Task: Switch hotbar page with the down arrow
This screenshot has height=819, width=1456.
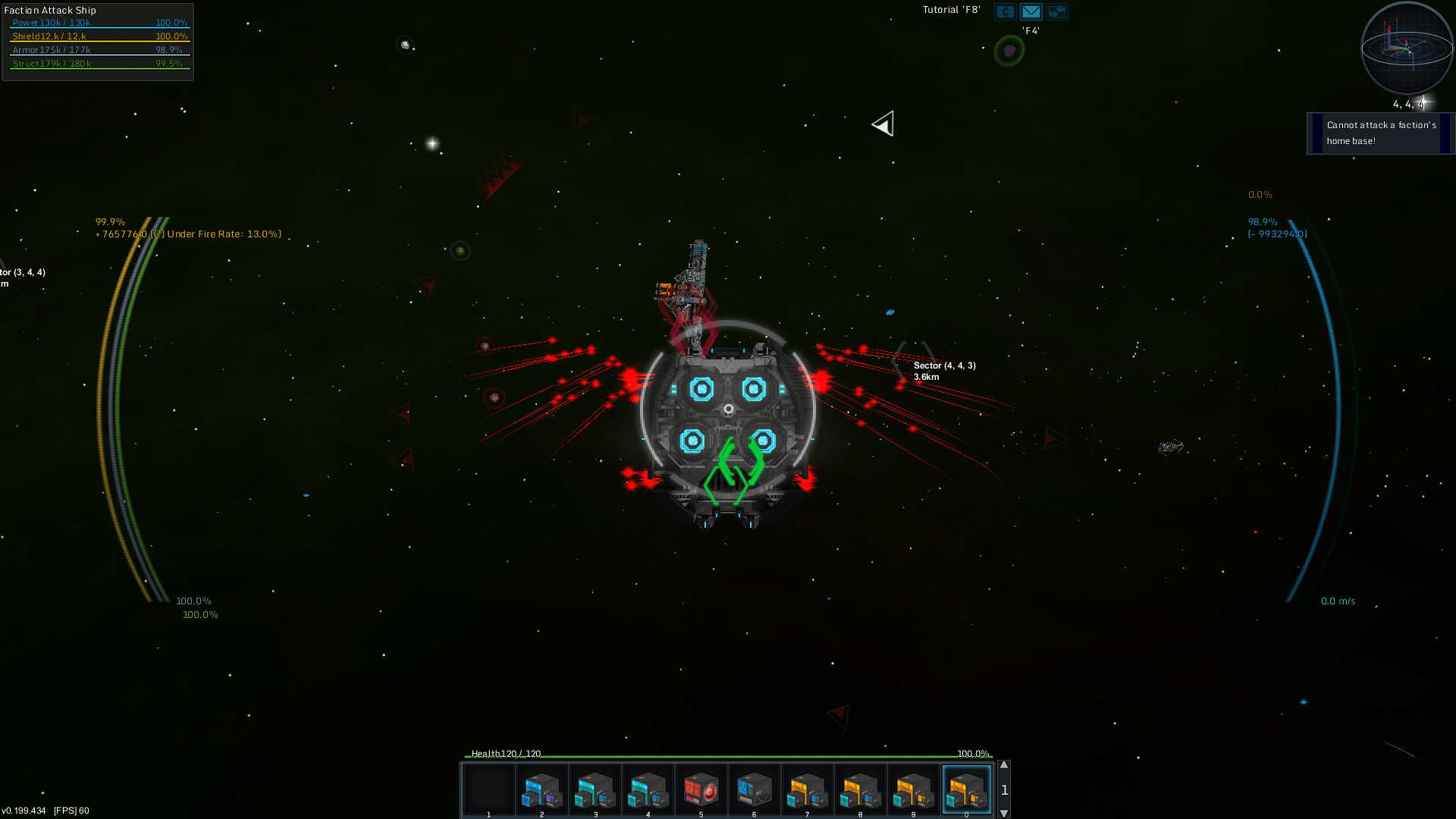Action: coord(1004,813)
